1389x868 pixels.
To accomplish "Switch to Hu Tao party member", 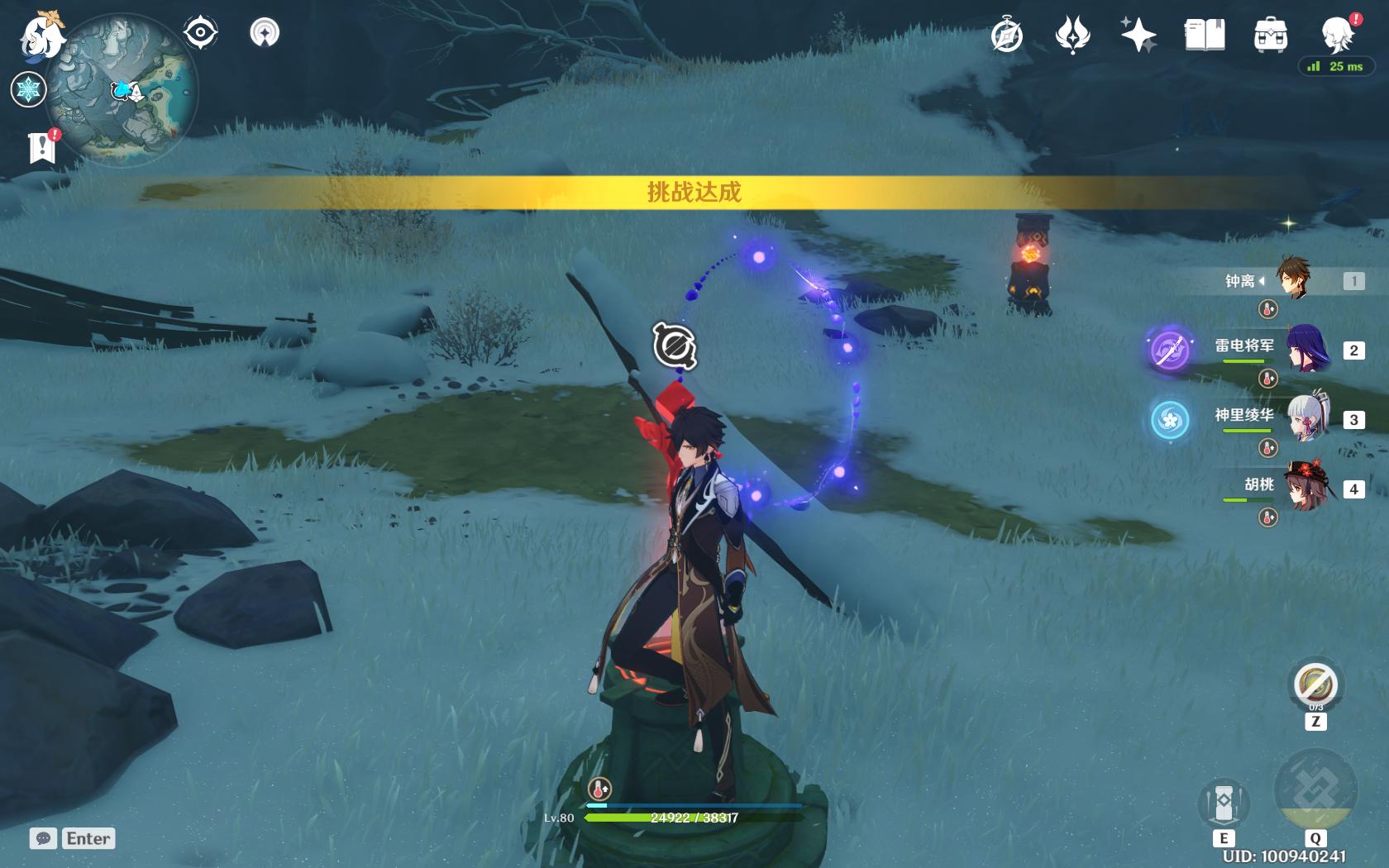I will 1306,489.
